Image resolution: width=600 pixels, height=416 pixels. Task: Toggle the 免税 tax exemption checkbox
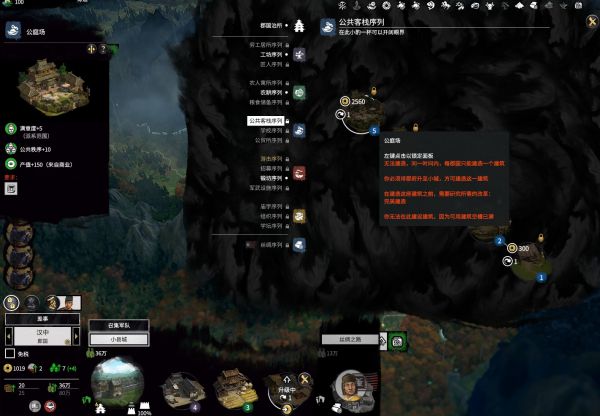[10, 353]
